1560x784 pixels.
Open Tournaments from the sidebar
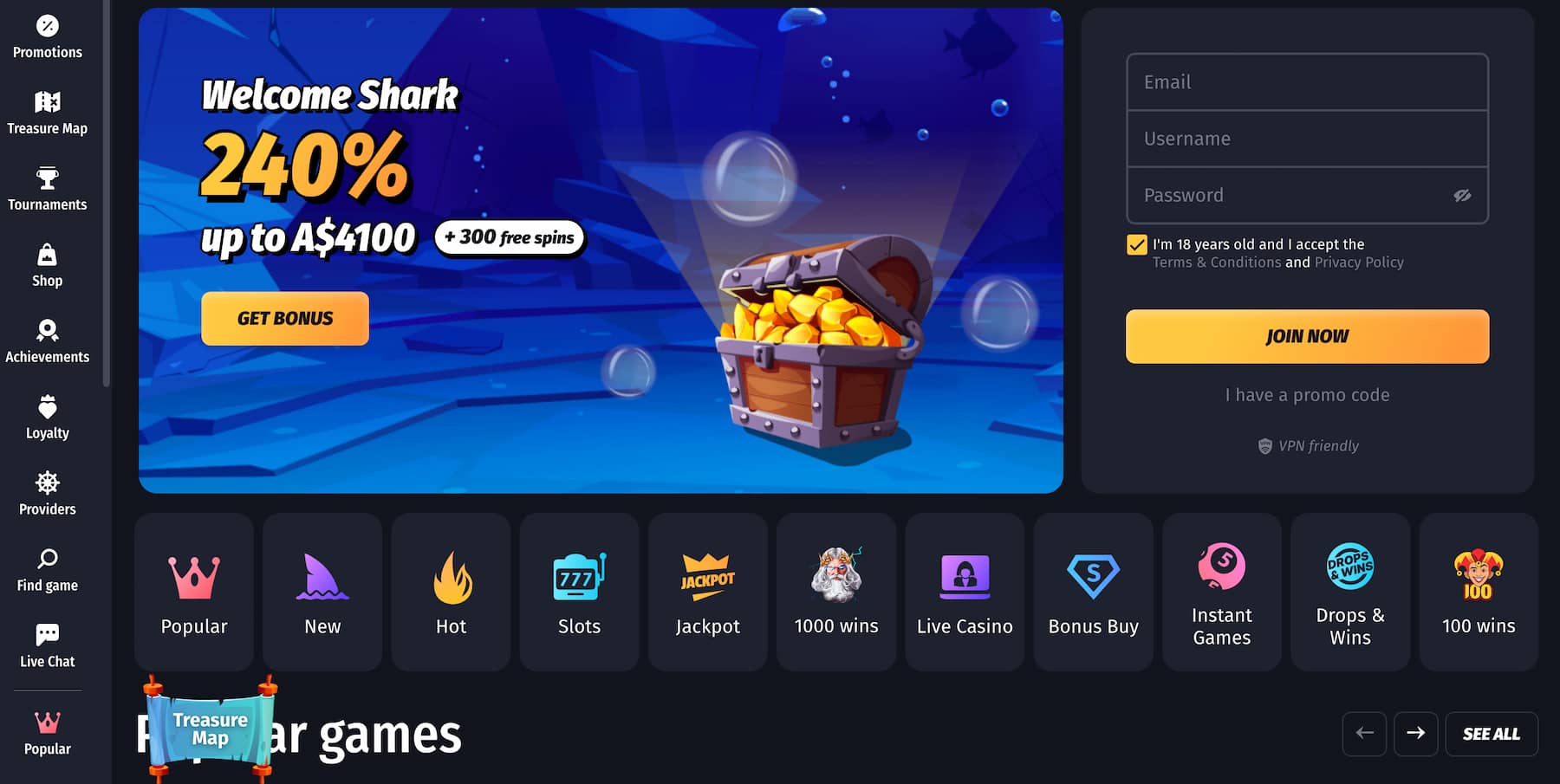coord(48,189)
